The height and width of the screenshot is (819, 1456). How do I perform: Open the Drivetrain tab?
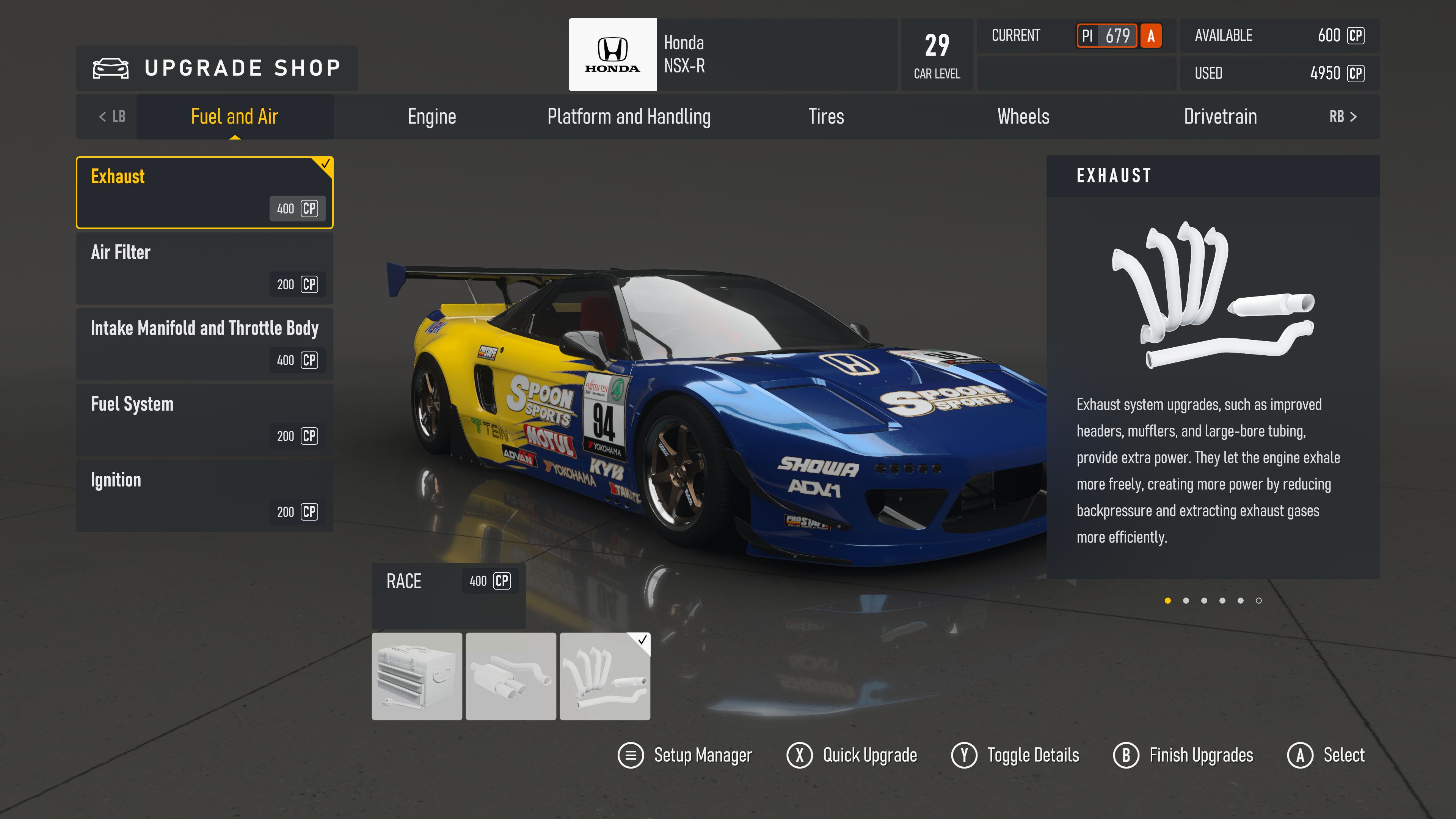pos(1220,116)
